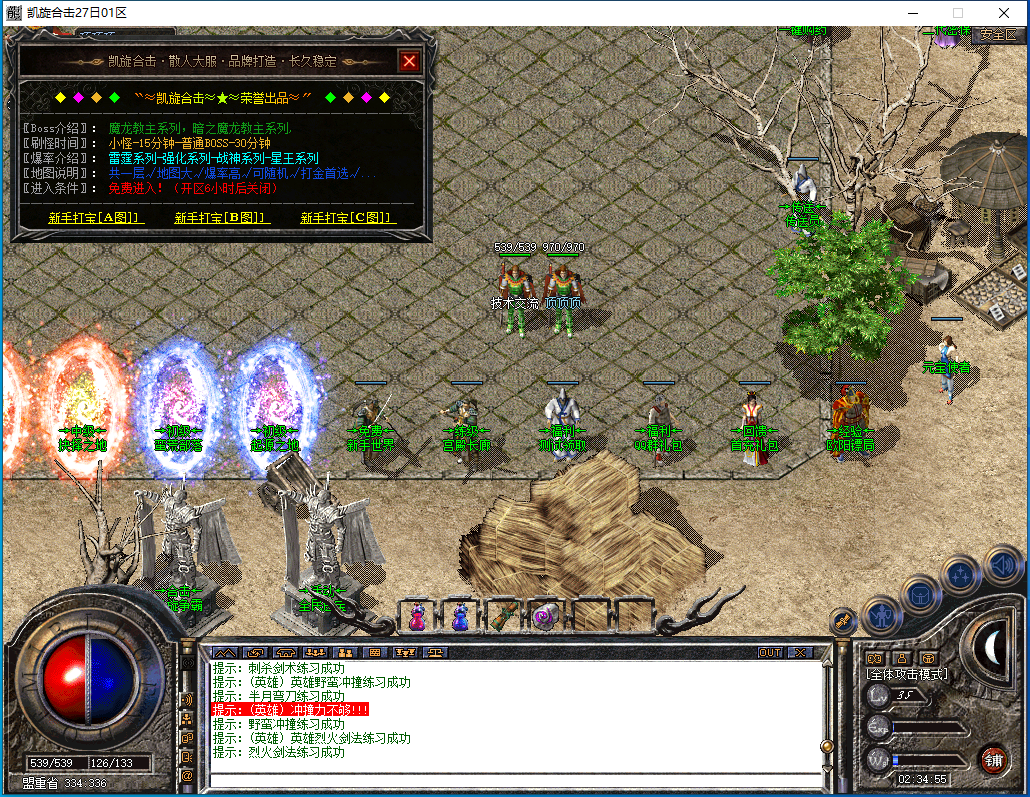The height and width of the screenshot is (797, 1030).
Task: Click the @ icon left of chat
Action: (x=187, y=775)
